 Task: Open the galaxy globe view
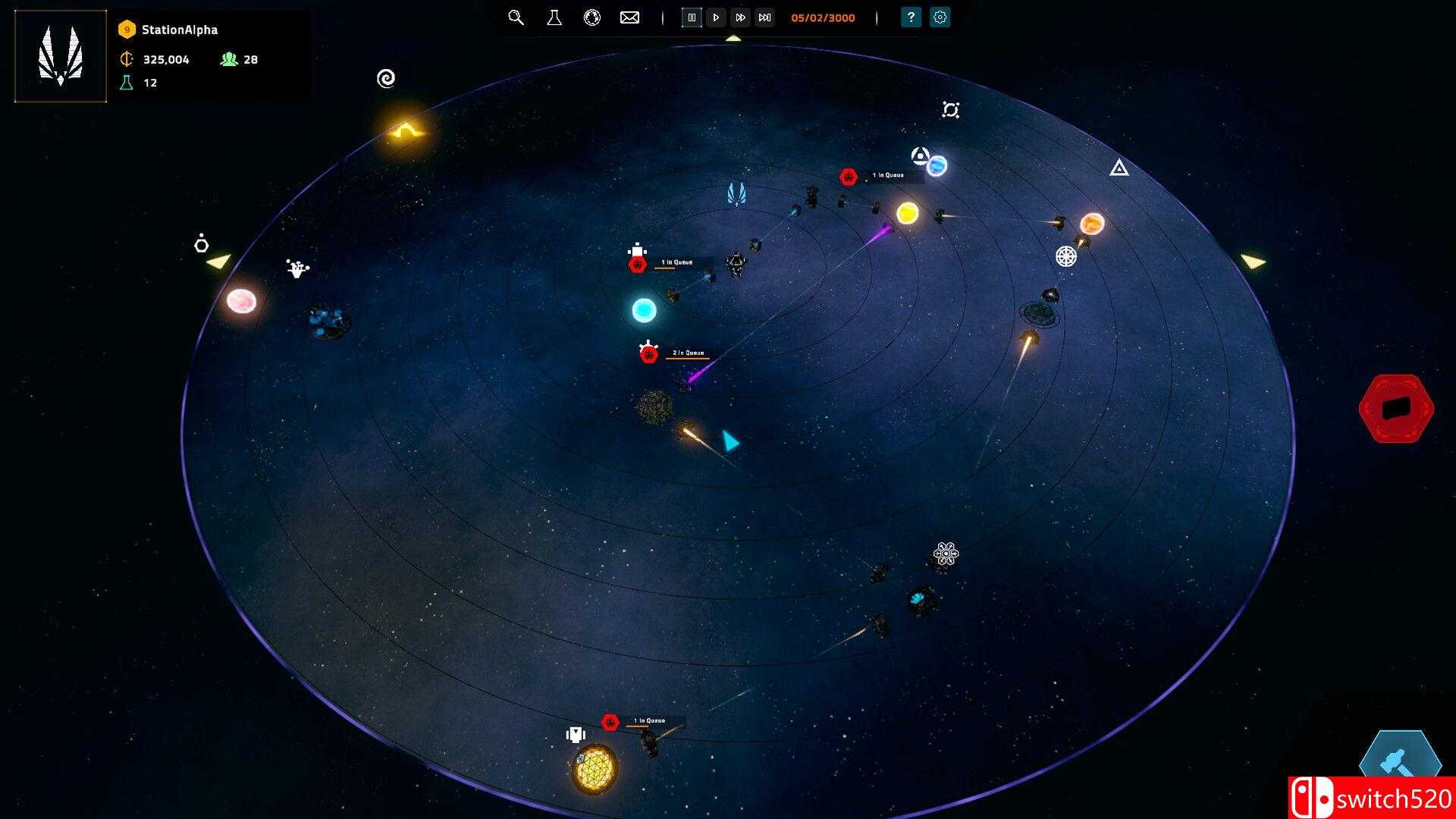click(592, 17)
